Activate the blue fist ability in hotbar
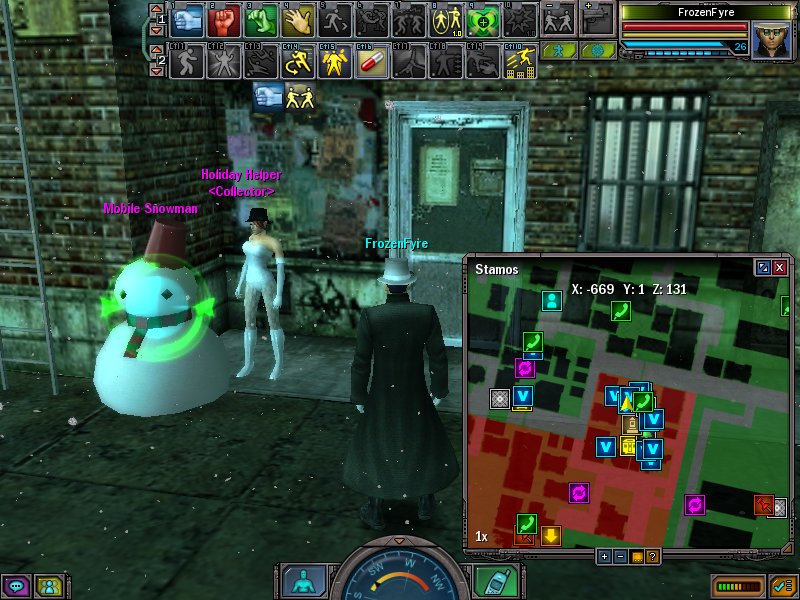The image size is (800, 600). [188, 19]
